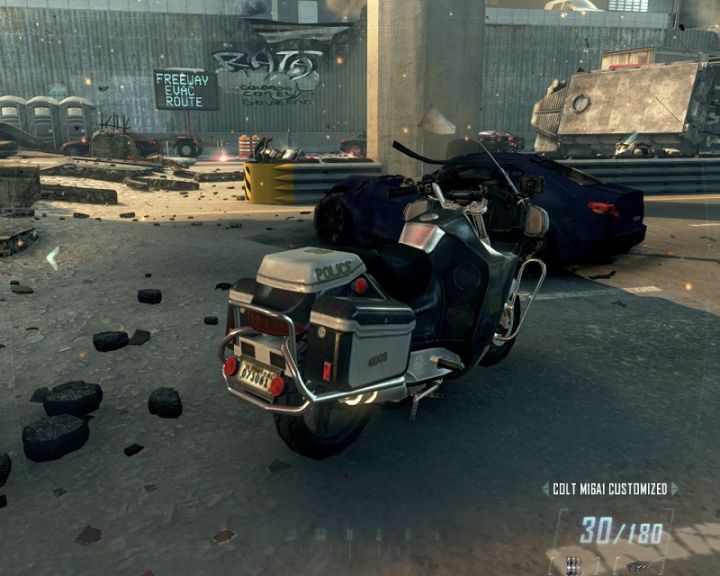The image size is (720, 576).
Task: Select the canister grenade icon
Action: (x=571, y=564)
